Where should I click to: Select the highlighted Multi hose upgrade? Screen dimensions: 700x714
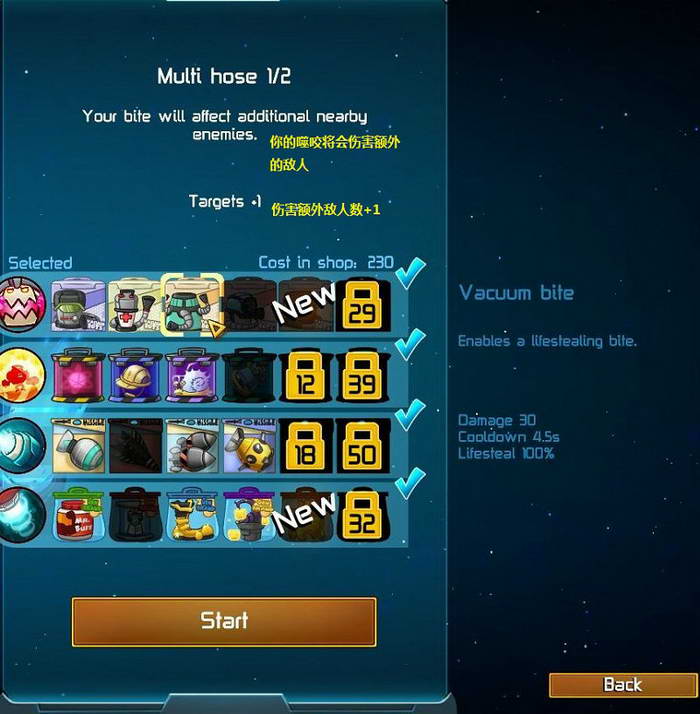pos(192,304)
